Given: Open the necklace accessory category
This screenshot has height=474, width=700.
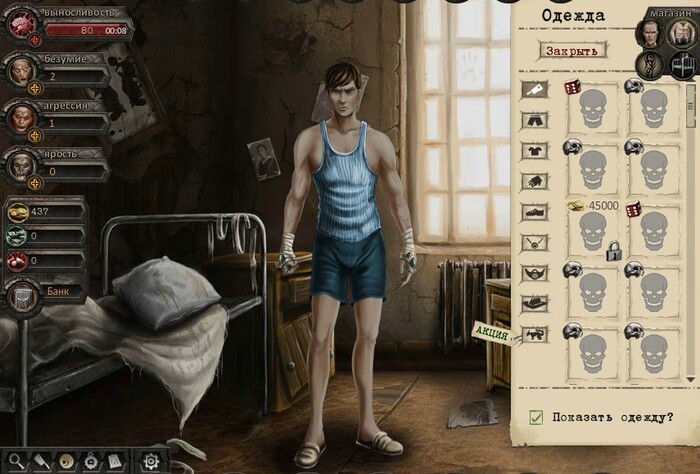Looking at the screenshot, I should pyautogui.click(x=534, y=242).
